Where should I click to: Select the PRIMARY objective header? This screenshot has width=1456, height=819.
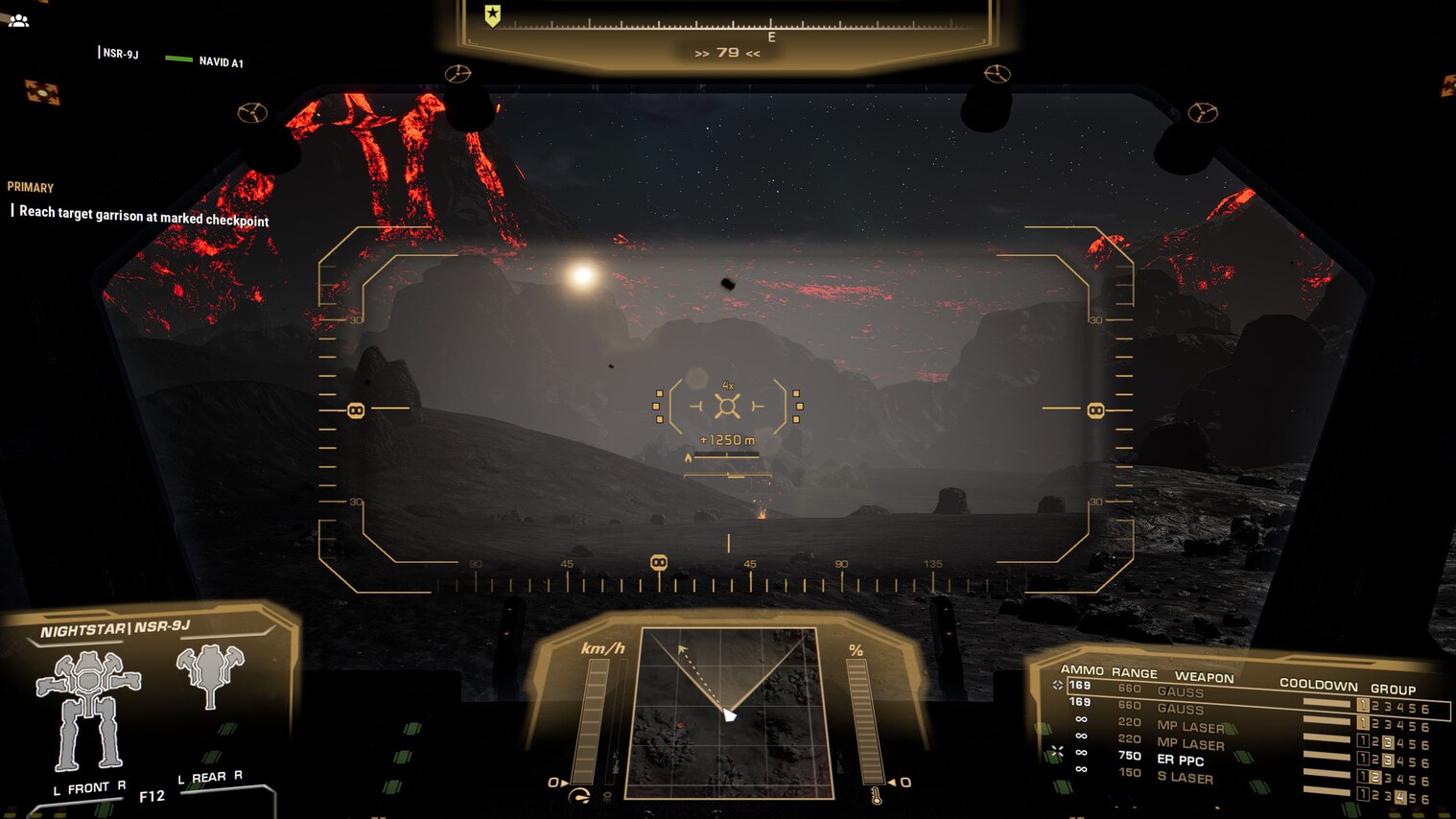coord(30,187)
